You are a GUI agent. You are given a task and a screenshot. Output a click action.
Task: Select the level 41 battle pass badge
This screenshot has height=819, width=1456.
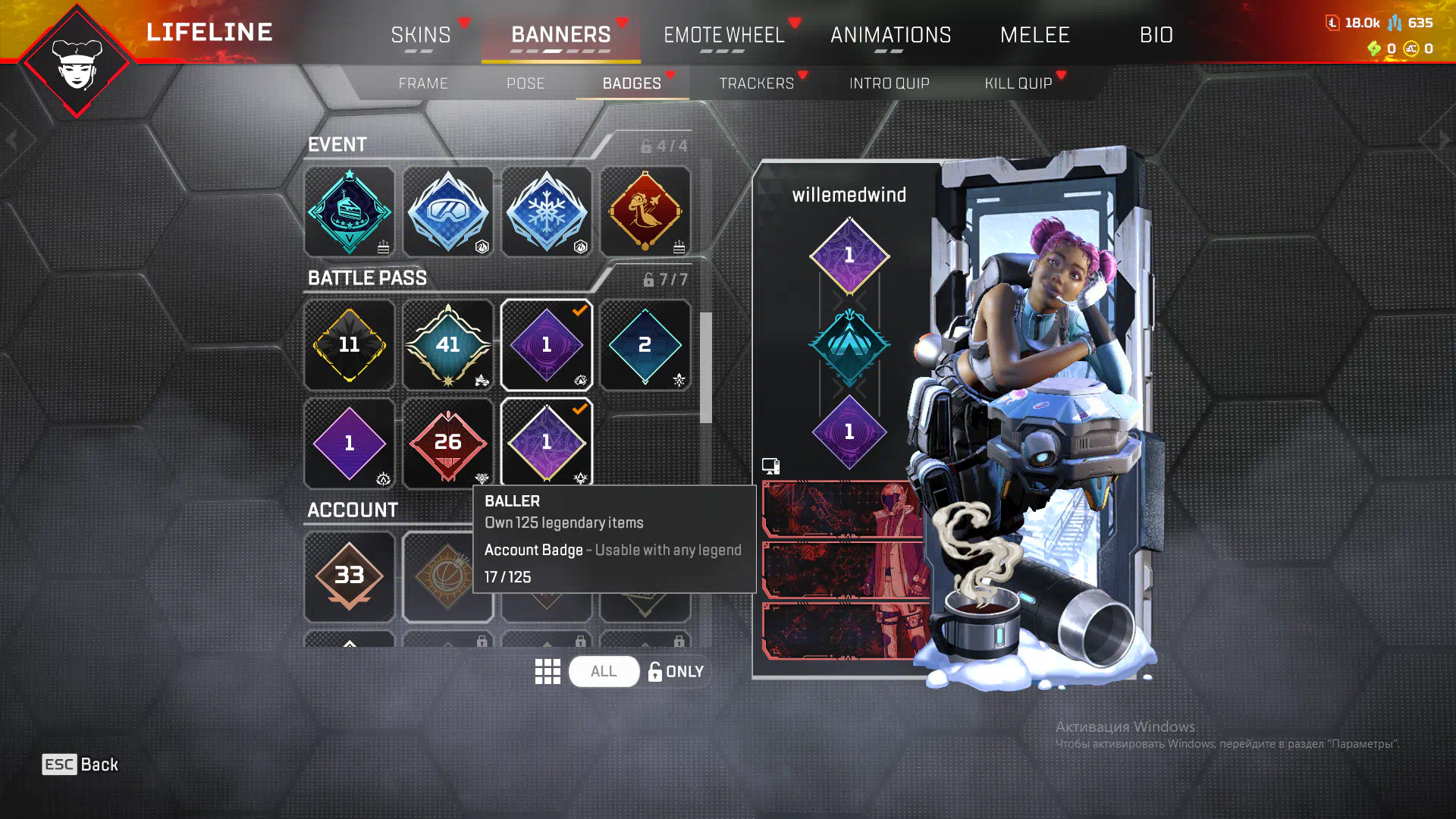[x=448, y=345]
